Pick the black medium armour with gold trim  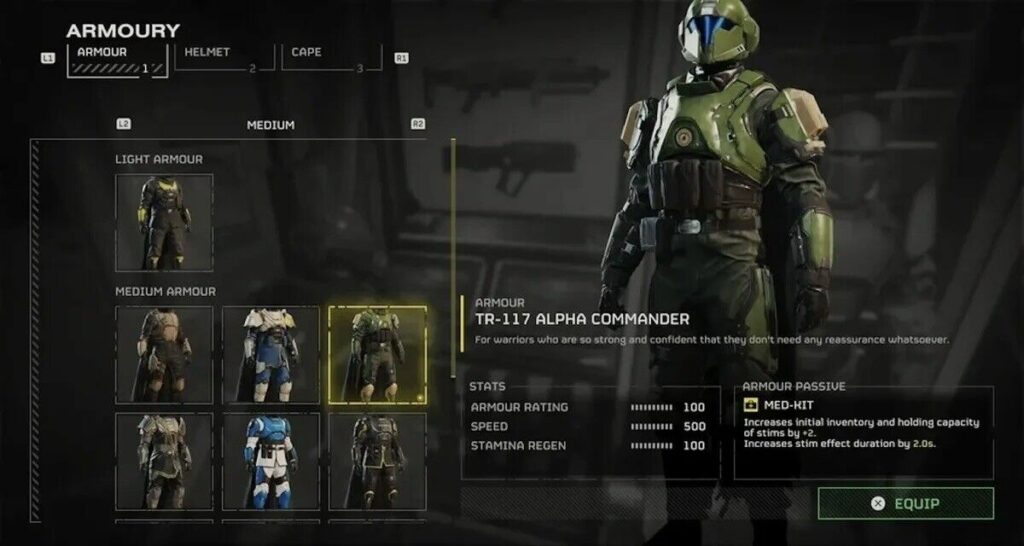(378, 462)
